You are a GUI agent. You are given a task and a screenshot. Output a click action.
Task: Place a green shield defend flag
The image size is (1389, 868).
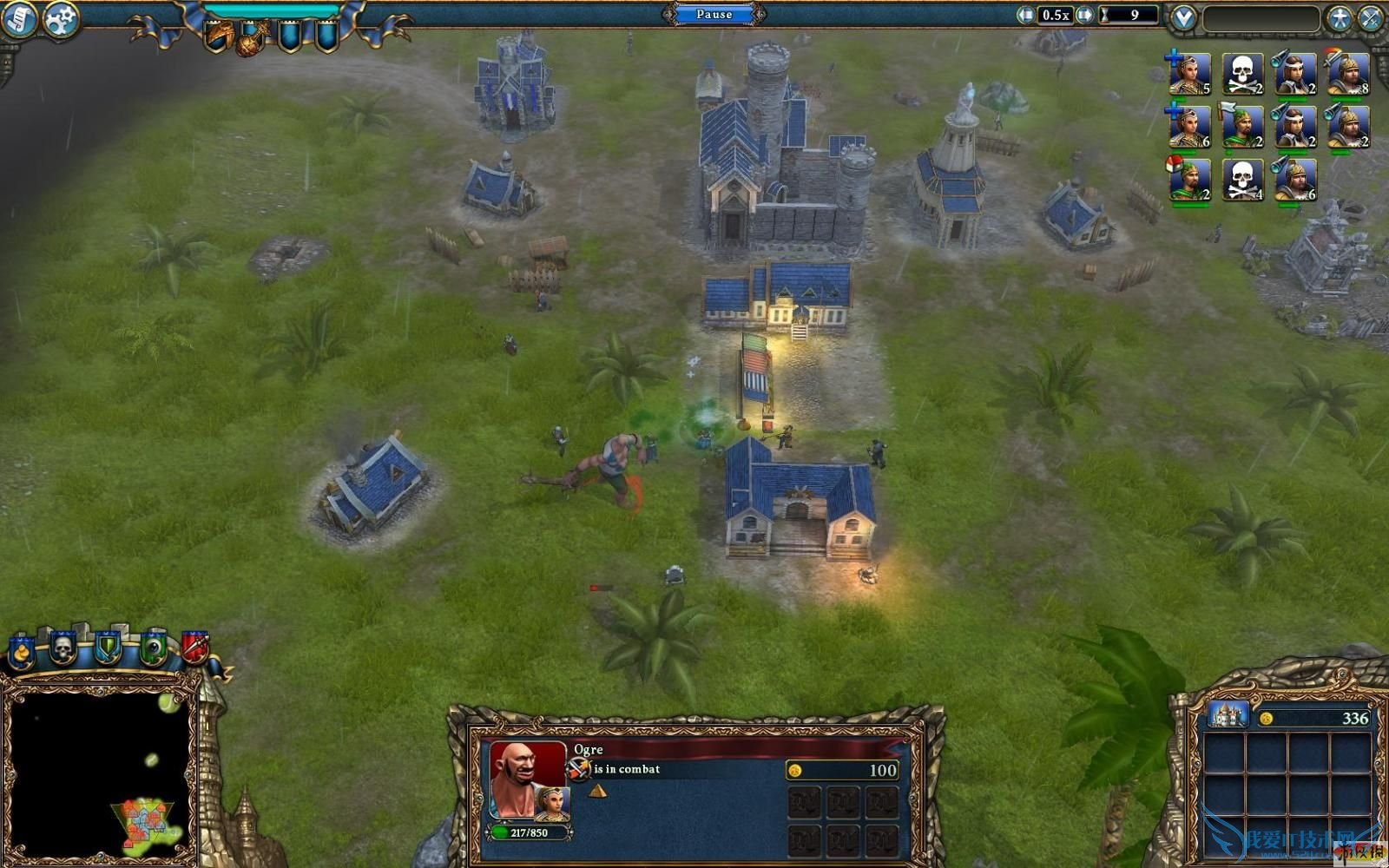coord(107,648)
